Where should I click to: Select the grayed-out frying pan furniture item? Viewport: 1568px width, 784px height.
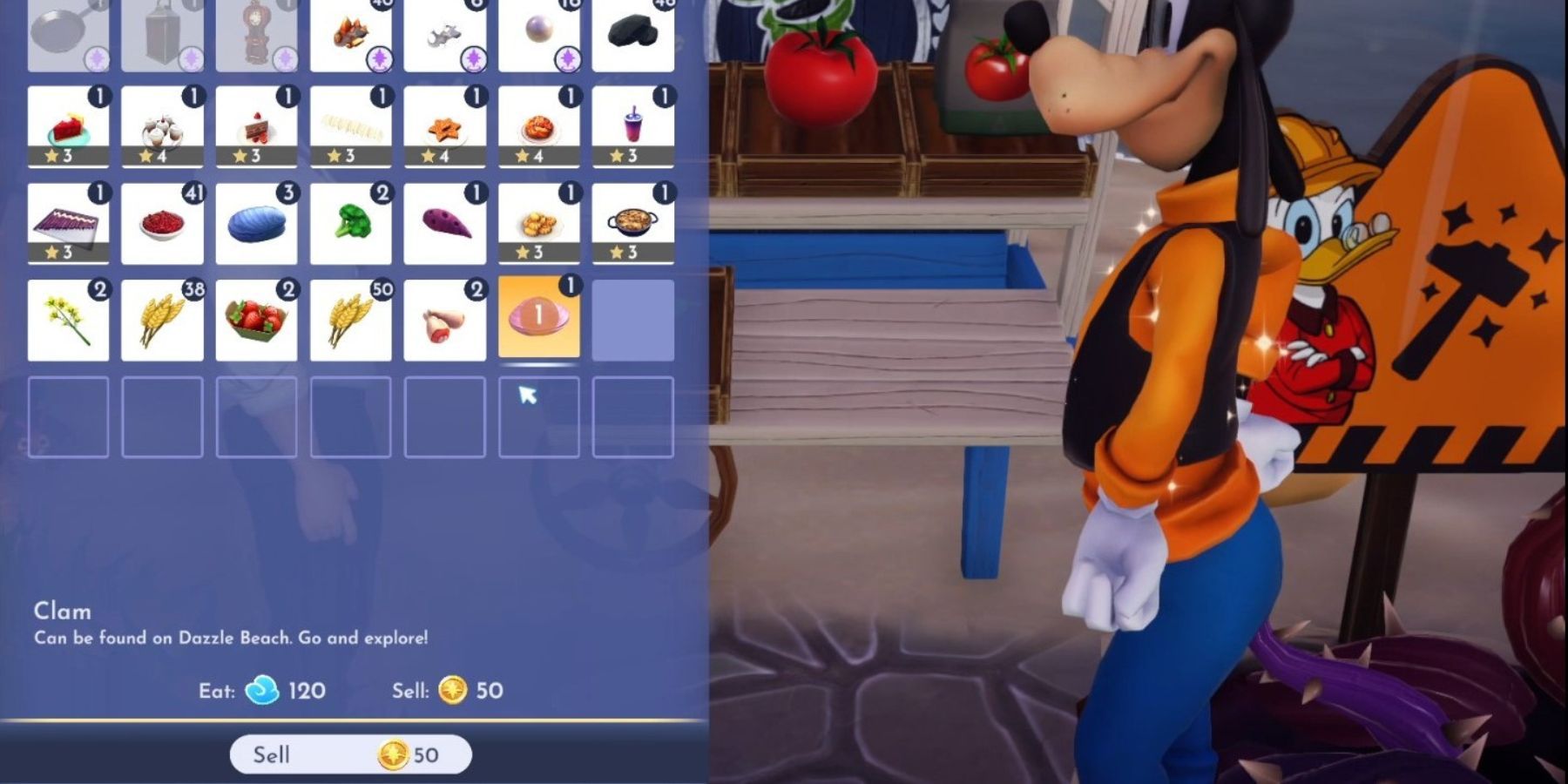pyautogui.click(x=69, y=30)
